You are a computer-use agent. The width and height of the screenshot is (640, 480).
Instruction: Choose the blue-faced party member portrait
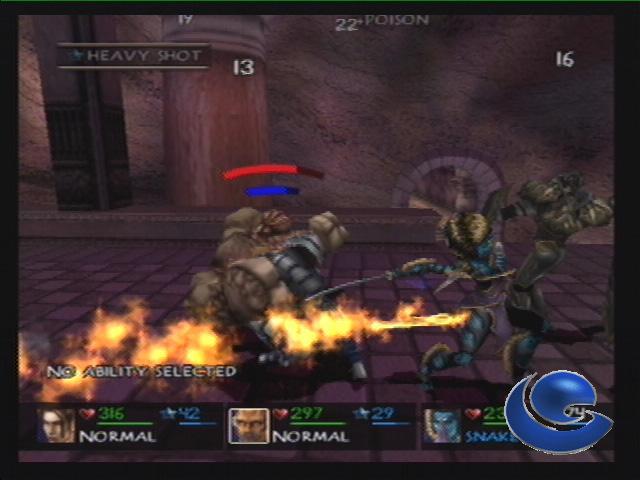[x=440, y=425]
